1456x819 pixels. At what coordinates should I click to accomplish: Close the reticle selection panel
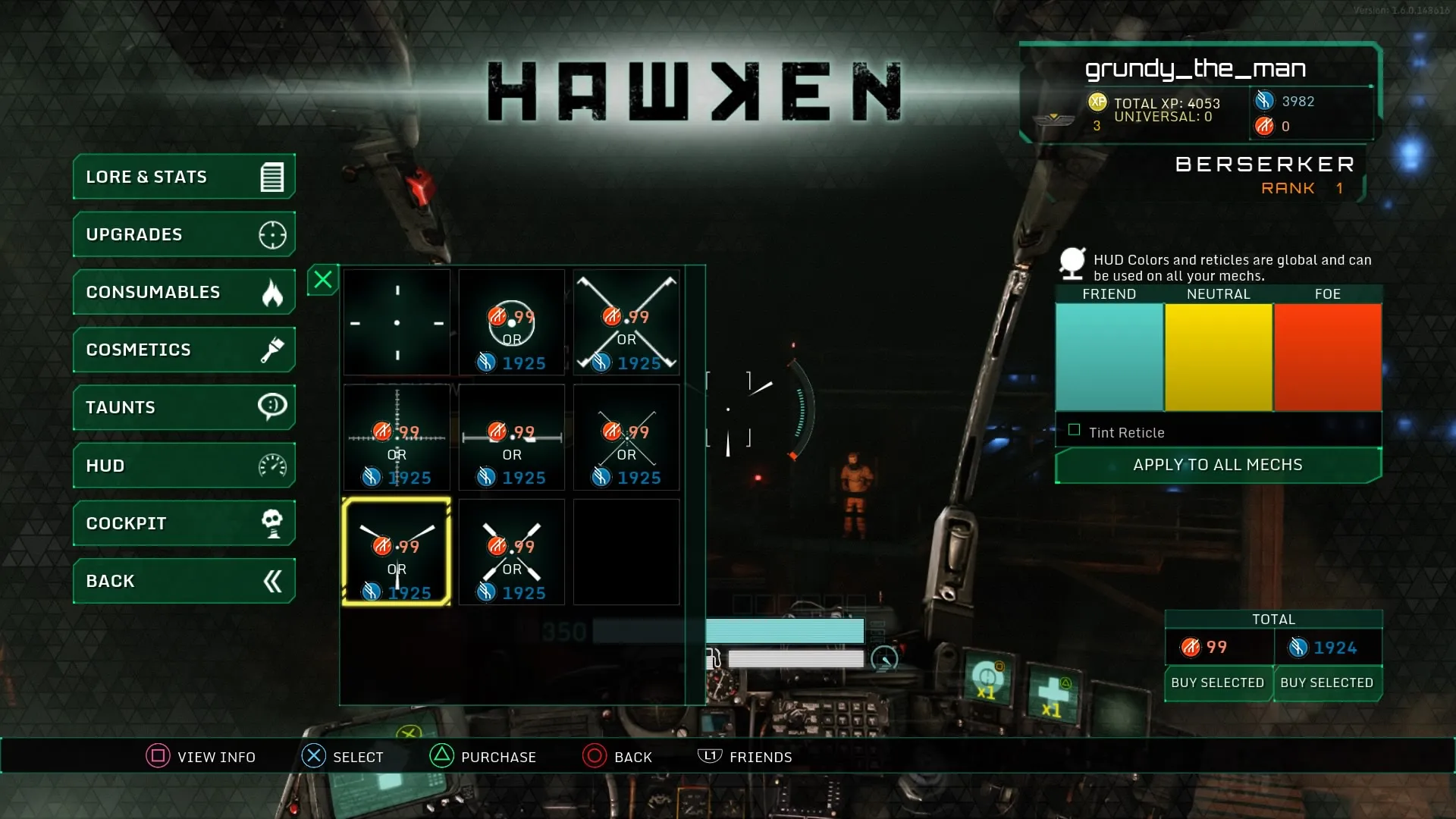click(322, 280)
